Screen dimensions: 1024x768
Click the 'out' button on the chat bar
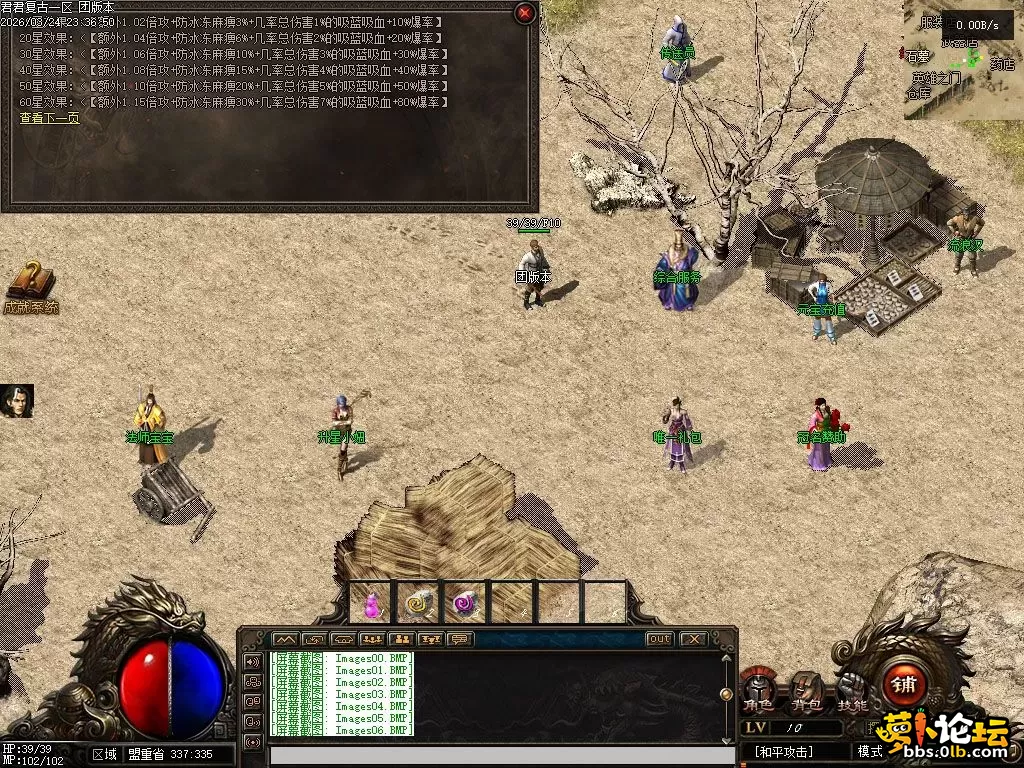(660, 639)
